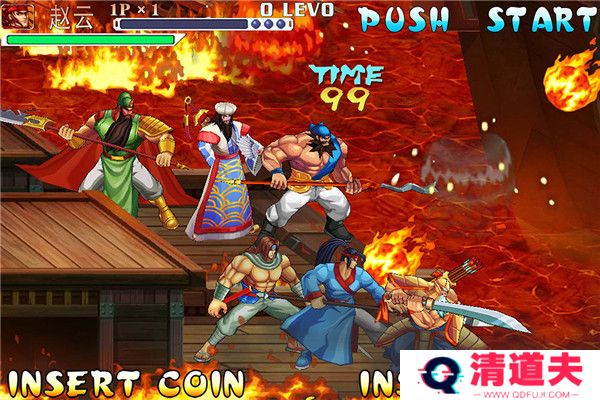Image resolution: width=600 pixels, height=400 pixels.
Task: Select the INSERT COIN text at bottom-left
Action: (x=124, y=383)
